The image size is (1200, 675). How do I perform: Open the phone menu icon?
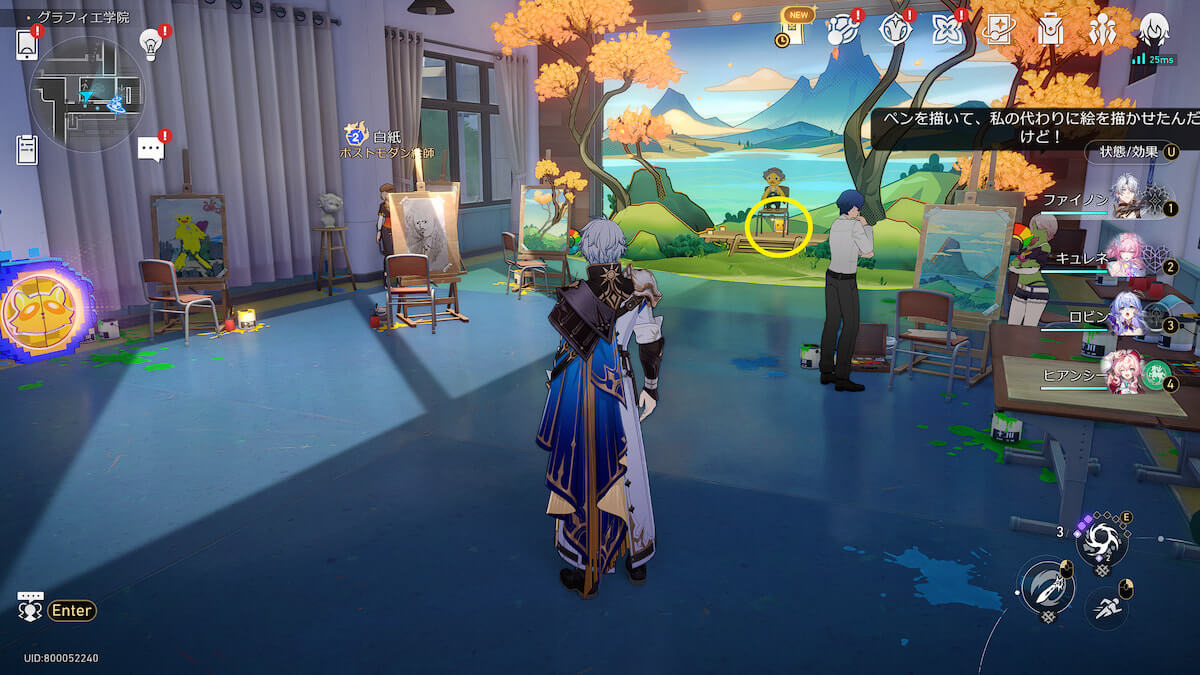point(27,45)
